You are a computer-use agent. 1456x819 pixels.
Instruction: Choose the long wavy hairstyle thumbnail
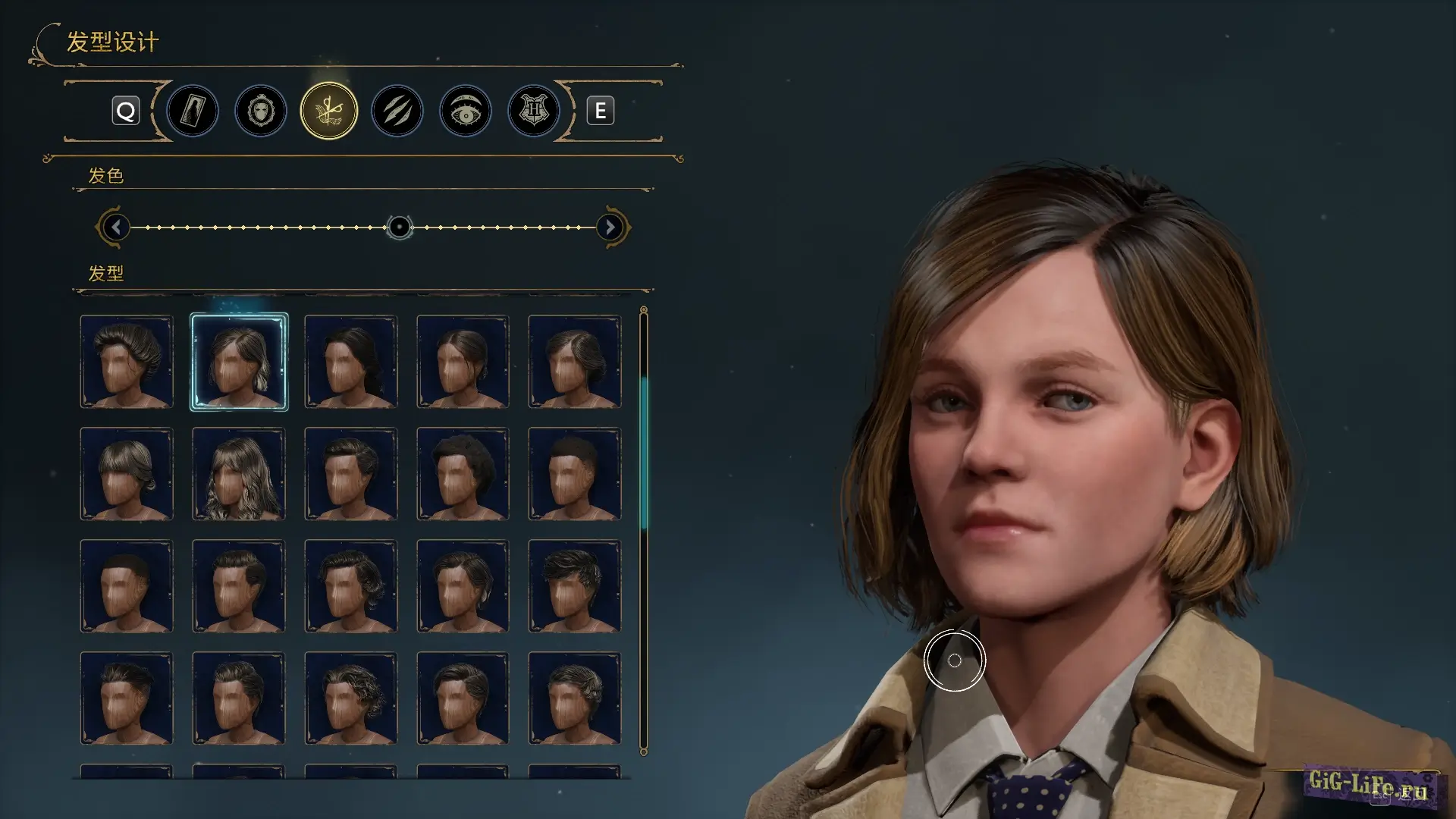click(x=239, y=474)
